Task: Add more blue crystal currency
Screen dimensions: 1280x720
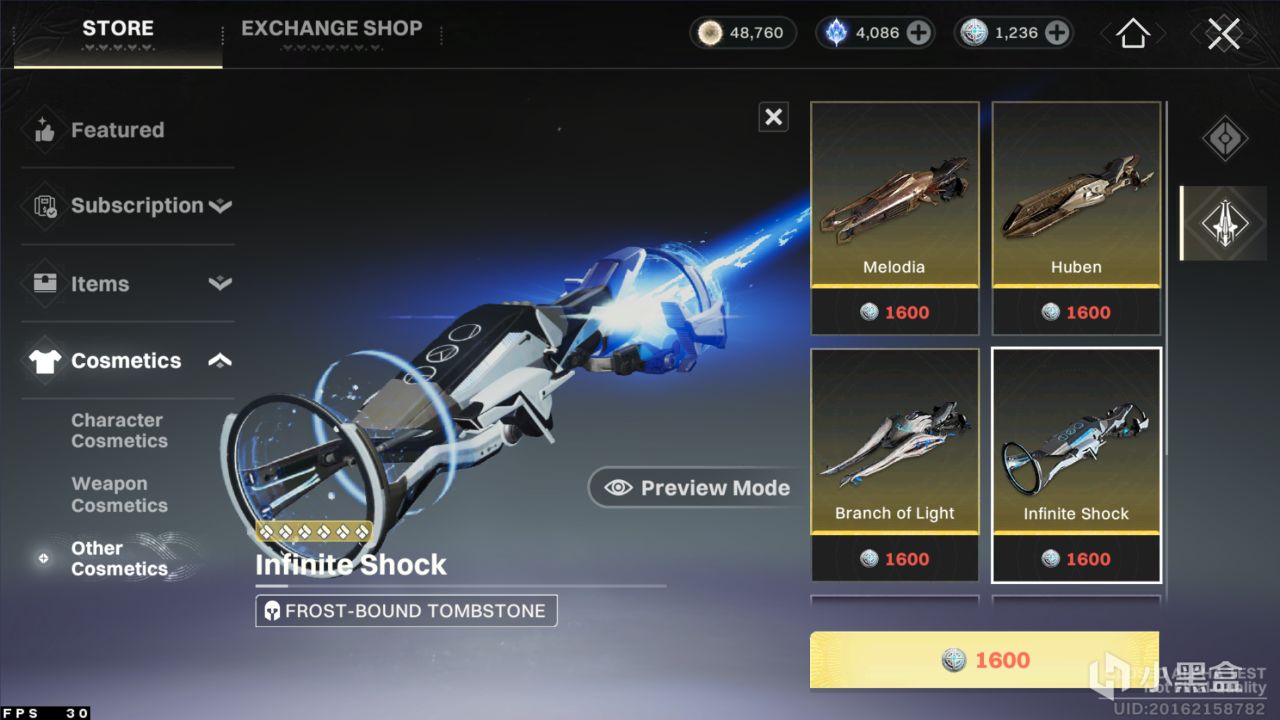Action: (918, 33)
